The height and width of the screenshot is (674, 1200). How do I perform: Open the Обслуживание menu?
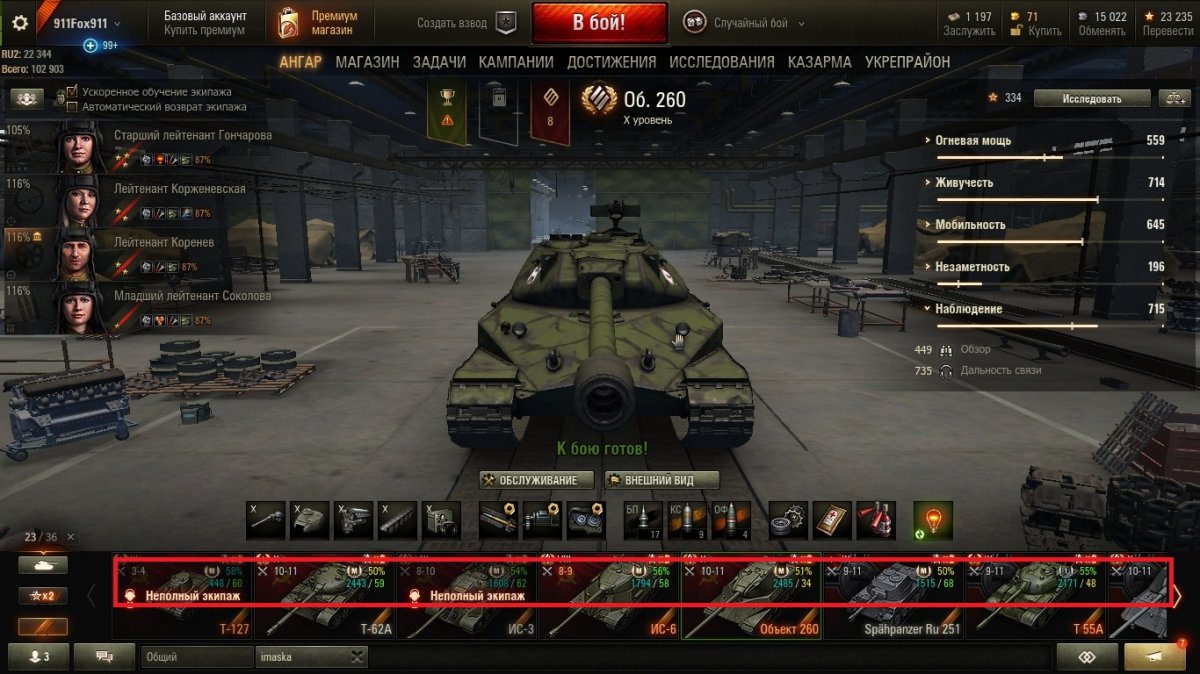[x=536, y=480]
